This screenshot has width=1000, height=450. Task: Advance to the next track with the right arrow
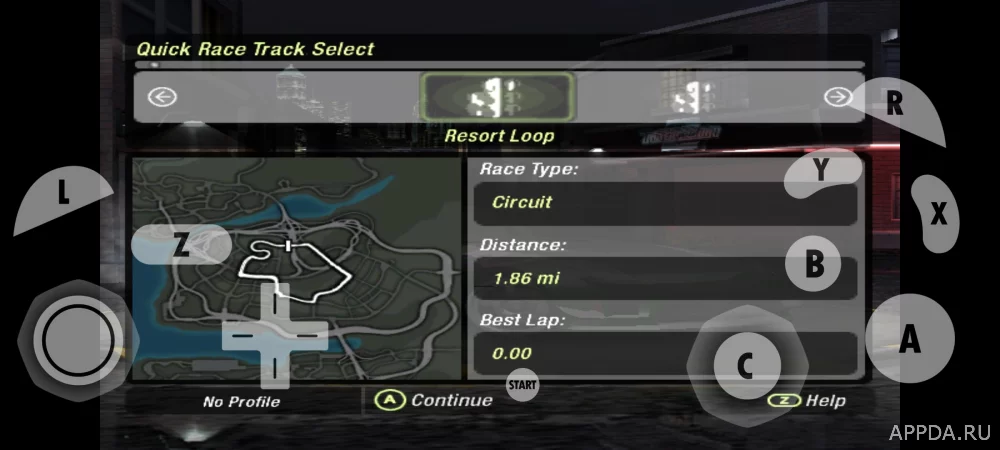pyautogui.click(x=838, y=96)
